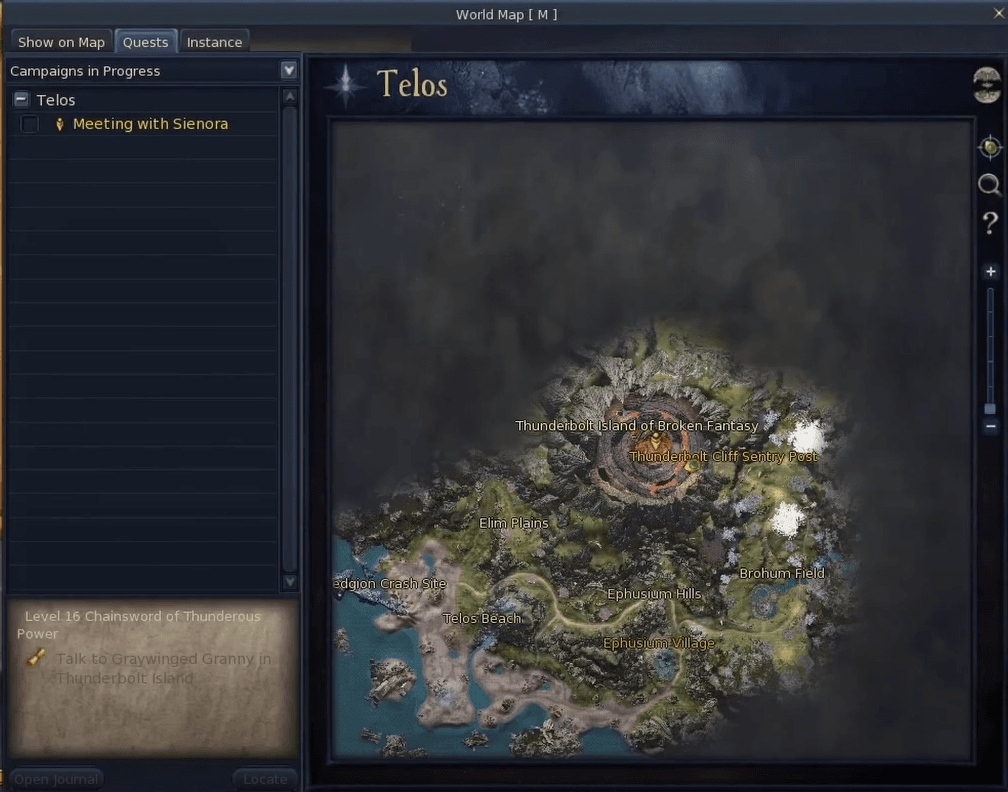Click the Locate button

coord(265,779)
